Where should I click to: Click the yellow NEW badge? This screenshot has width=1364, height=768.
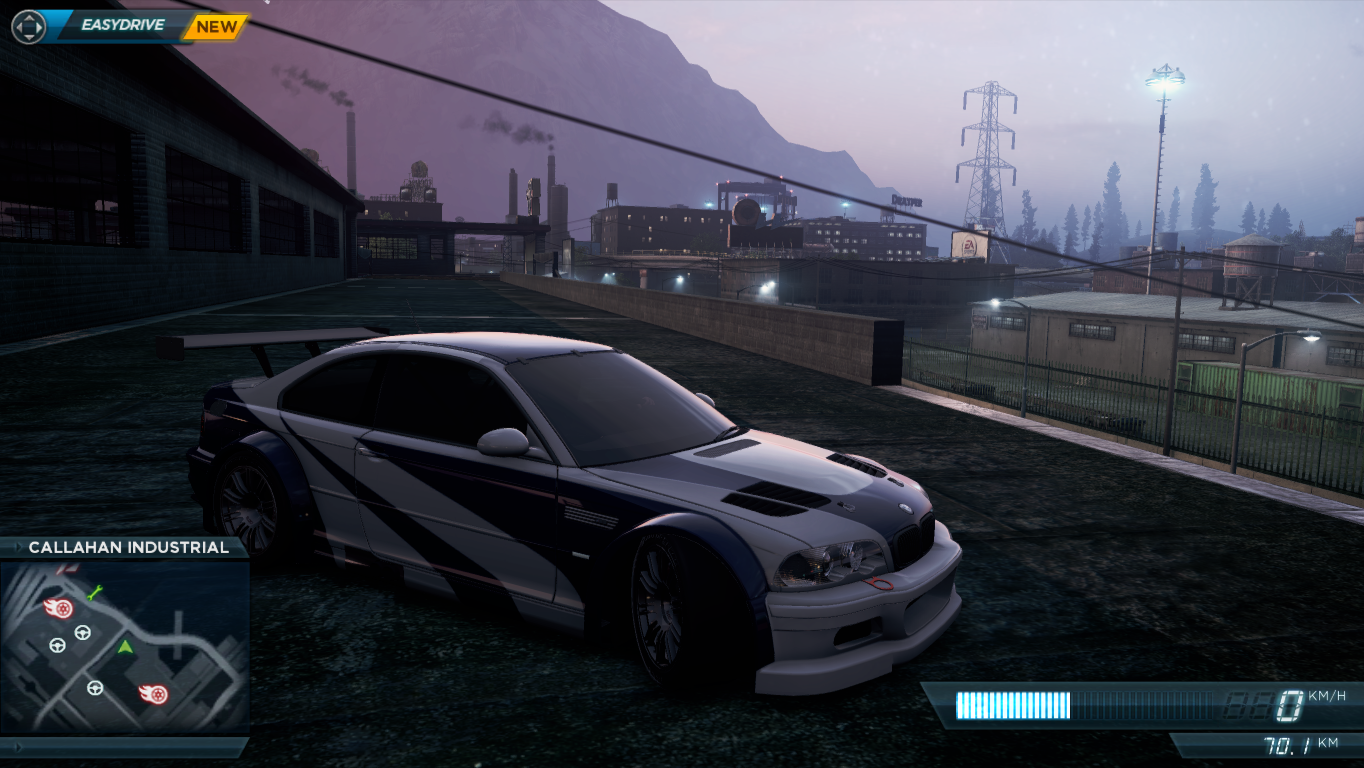(x=215, y=26)
